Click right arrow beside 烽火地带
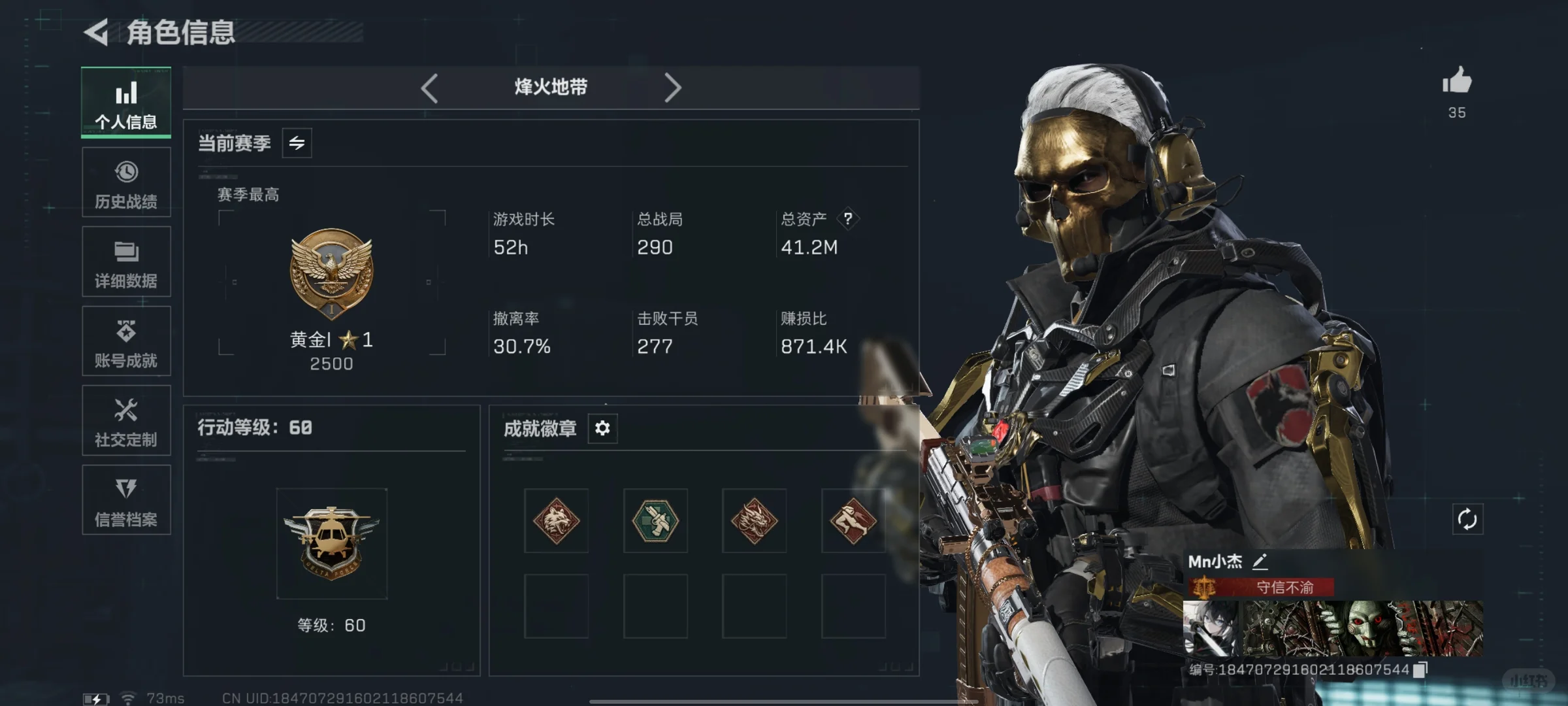 click(x=673, y=87)
